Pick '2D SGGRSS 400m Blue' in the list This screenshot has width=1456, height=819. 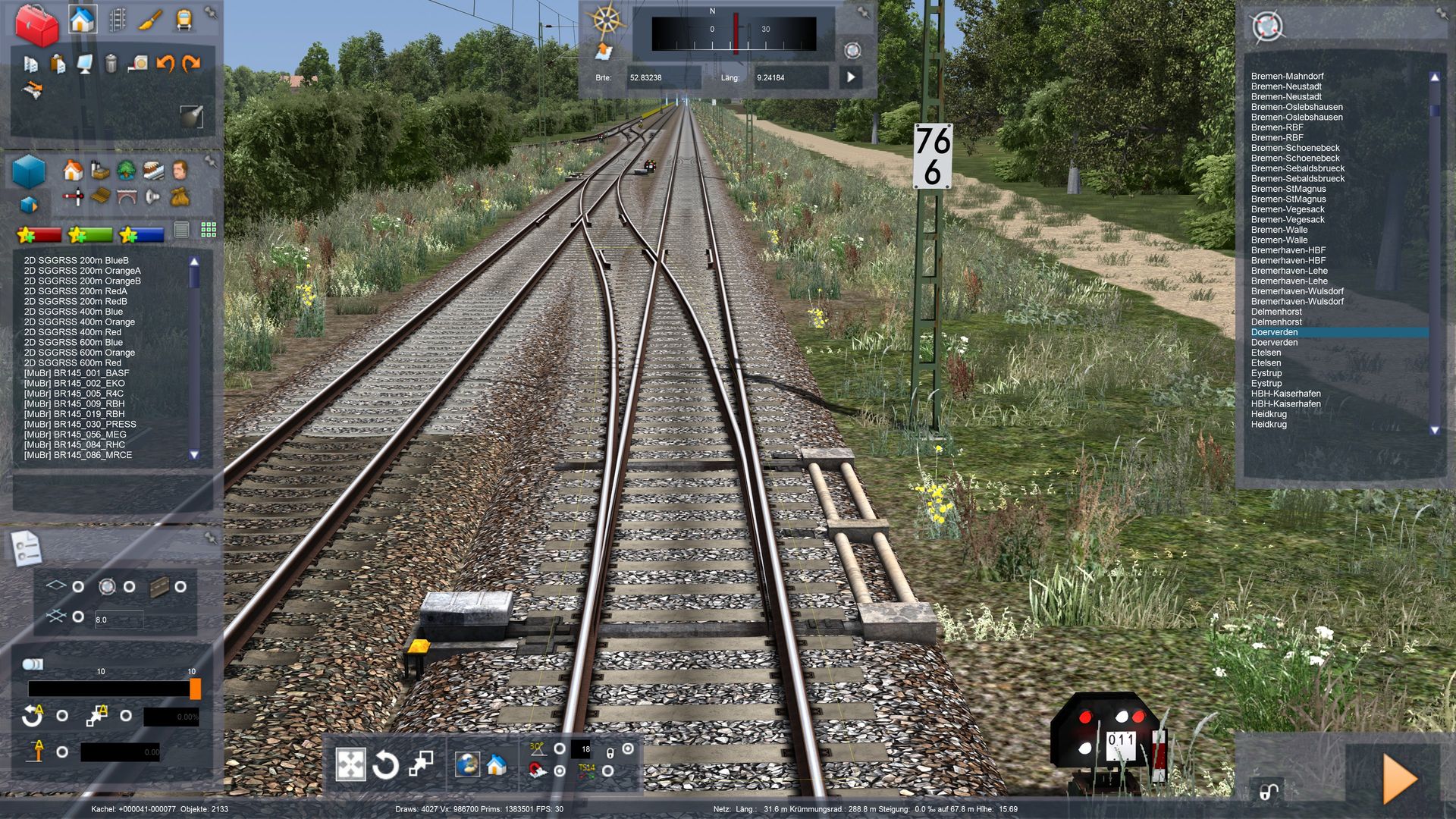click(73, 312)
